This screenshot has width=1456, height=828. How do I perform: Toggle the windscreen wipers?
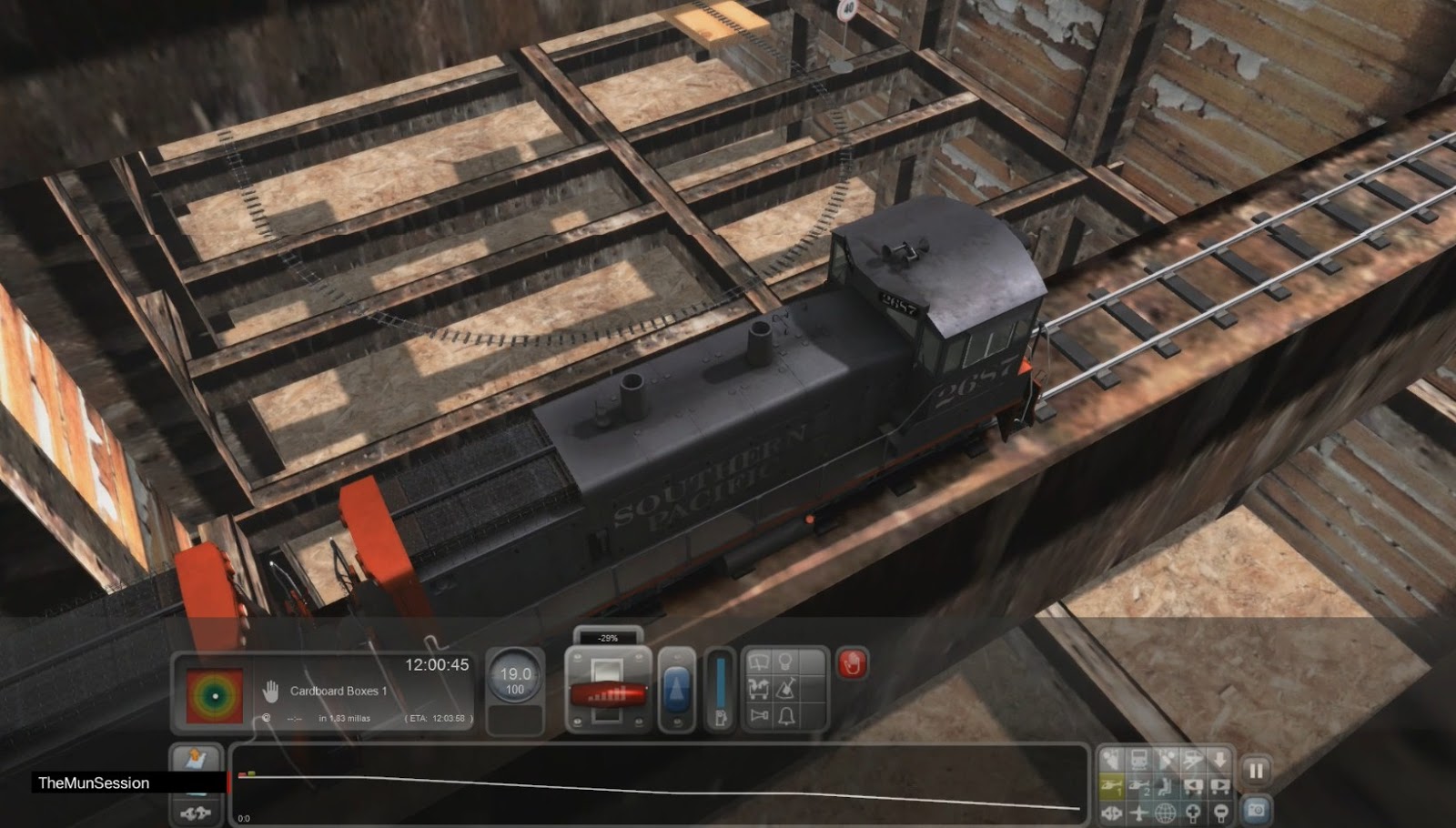click(758, 661)
